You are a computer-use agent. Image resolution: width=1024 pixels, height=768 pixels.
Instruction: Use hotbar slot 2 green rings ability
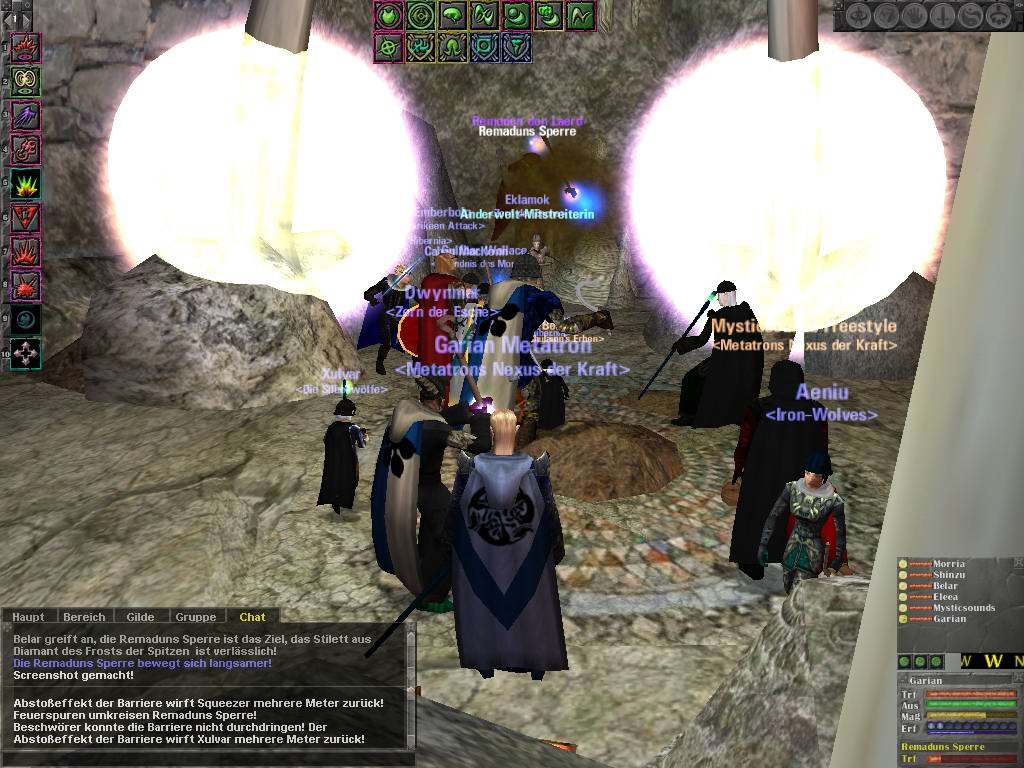pos(25,81)
